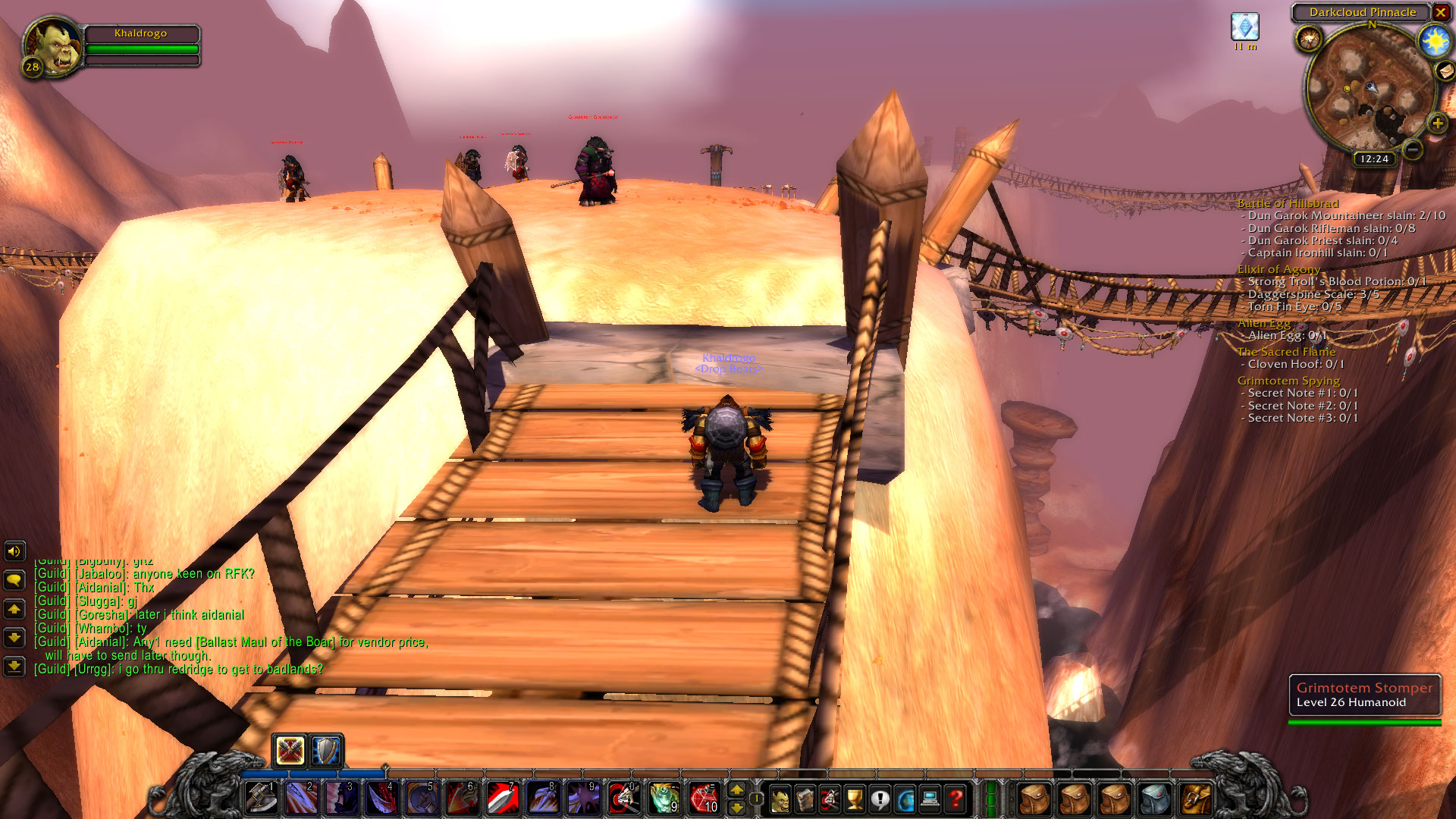Open the achievements window
This screenshot has width=1456, height=819.
coord(855,800)
